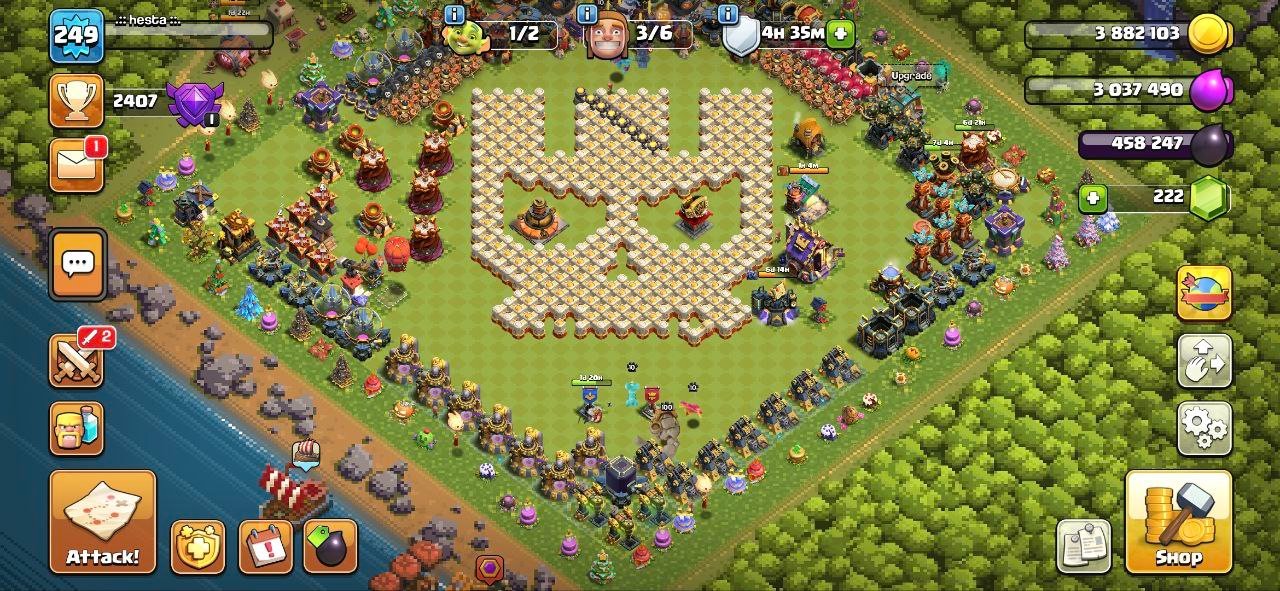Open the mail inbox with red notification
This screenshot has width=1280, height=591.
point(77,165)
